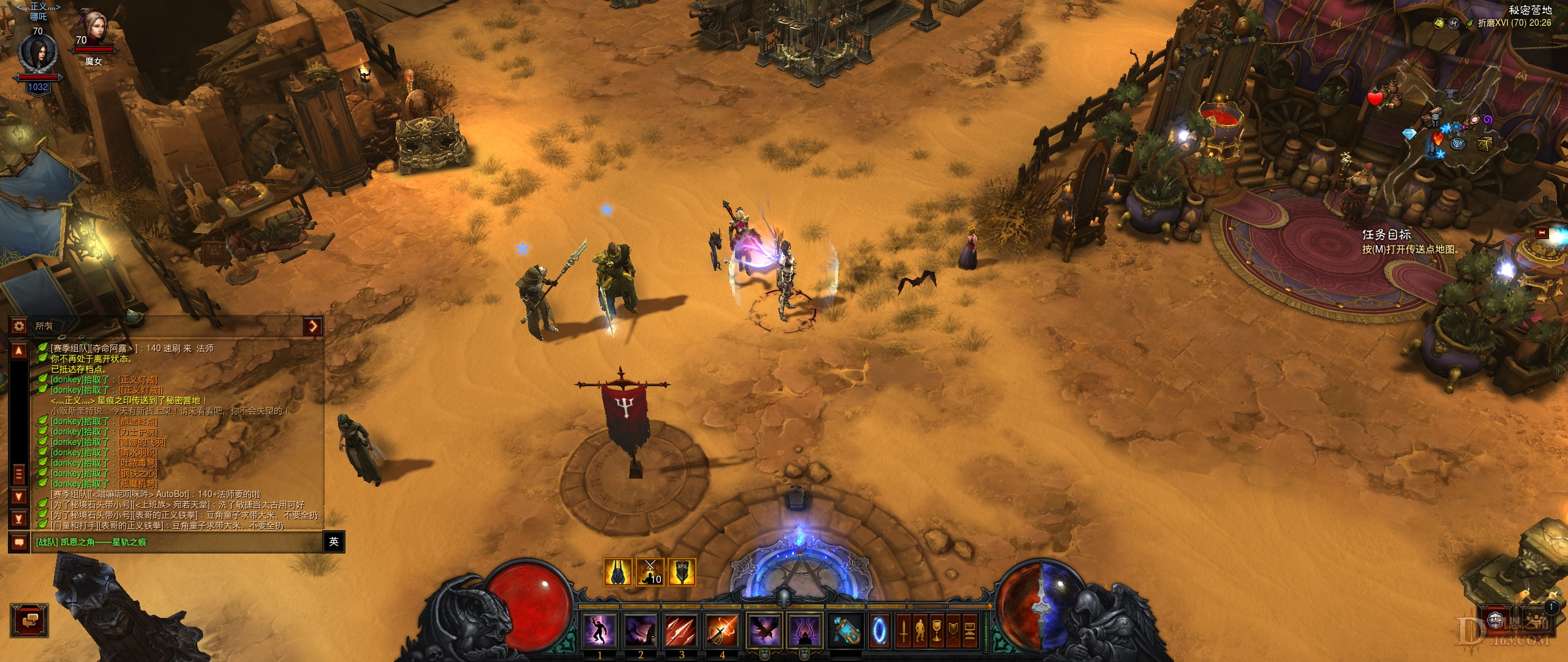Cast the Town Portal
This screenshot has height=662, width=1568.
tap(880, 630)
